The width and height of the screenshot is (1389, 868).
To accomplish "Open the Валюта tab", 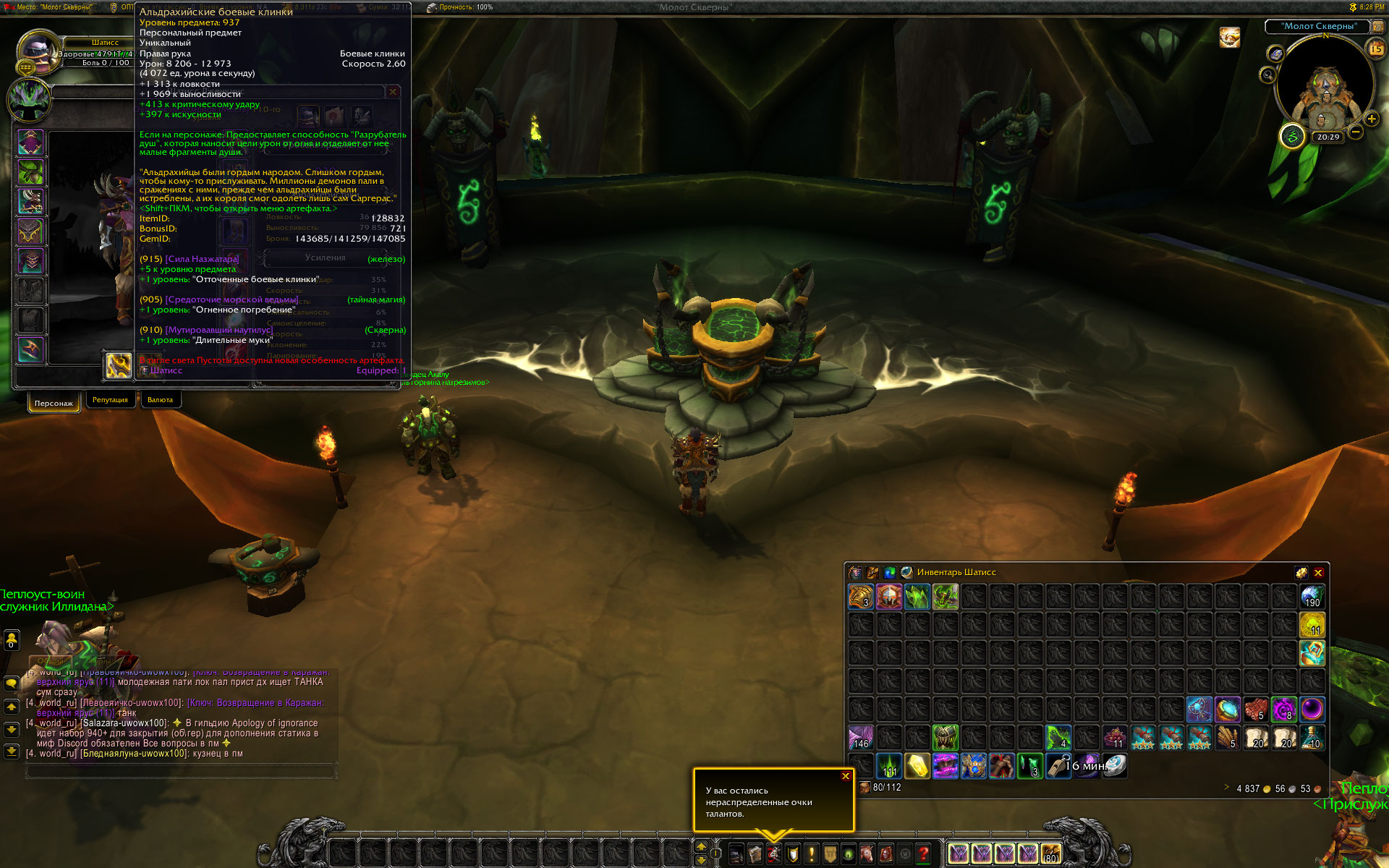I will 160,400.
